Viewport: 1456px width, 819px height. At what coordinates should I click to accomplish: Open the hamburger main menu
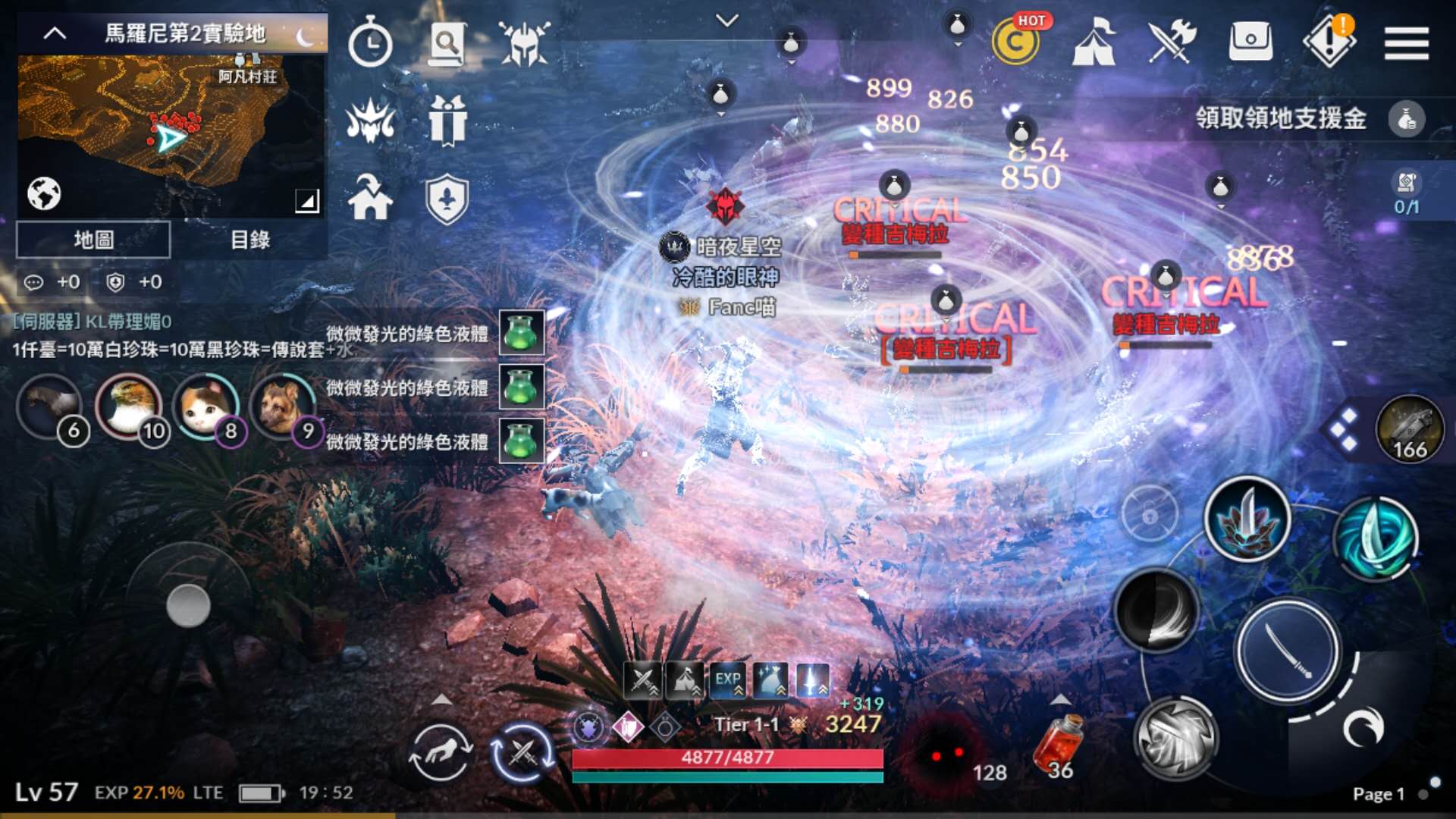click(1406, 43)
